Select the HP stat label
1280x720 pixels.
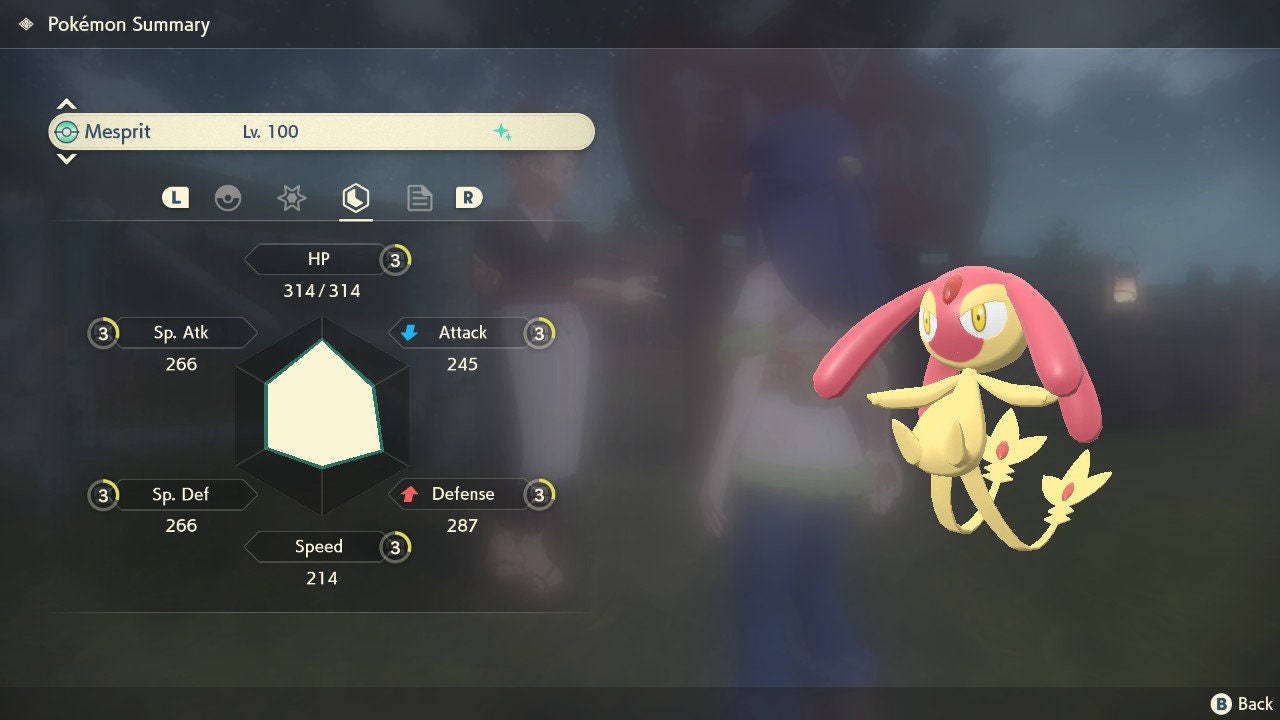[318, 260]
